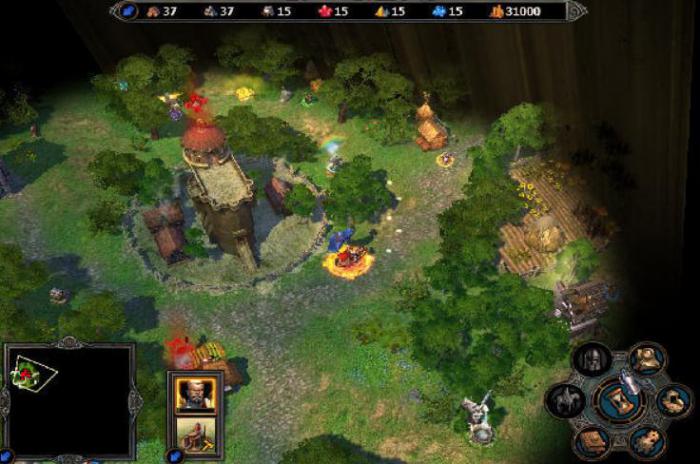Click the ornate arrow ending the resource bar
Viewport: 700px width, 464px height.
tap(576, 11)
